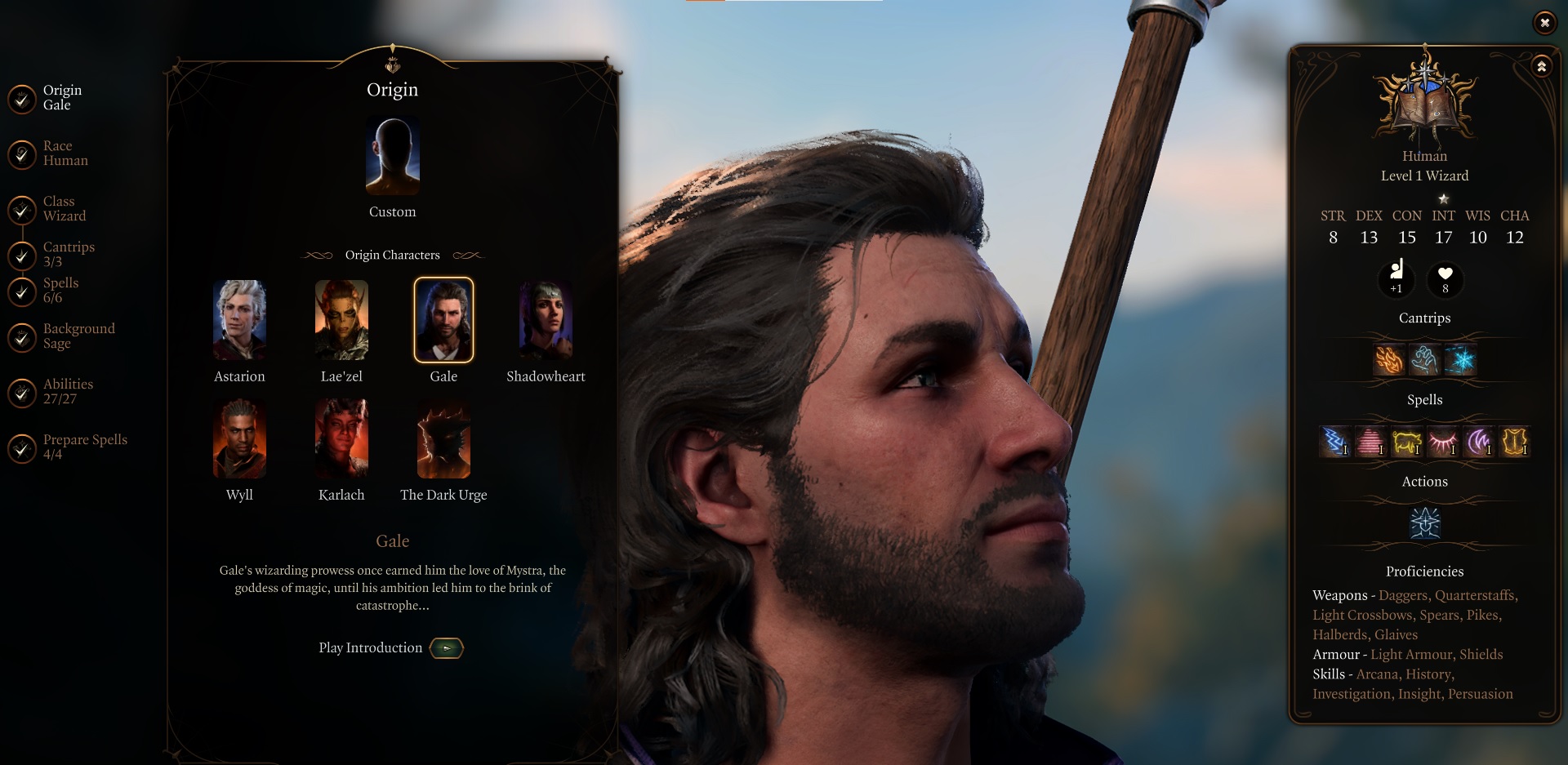Open the Abilities 27/27 step
The image size is (1568, 765).
pos(68,391)
